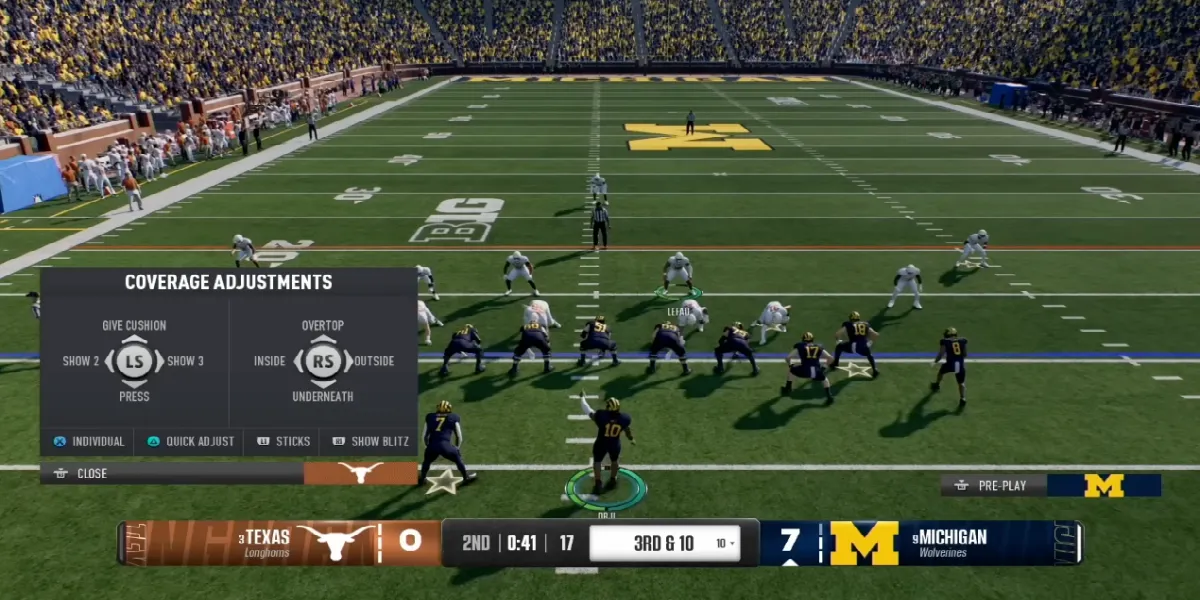Screen dimensions: 1200x600
Task: Choose the Press coverage option
Action: click(134, 397)
